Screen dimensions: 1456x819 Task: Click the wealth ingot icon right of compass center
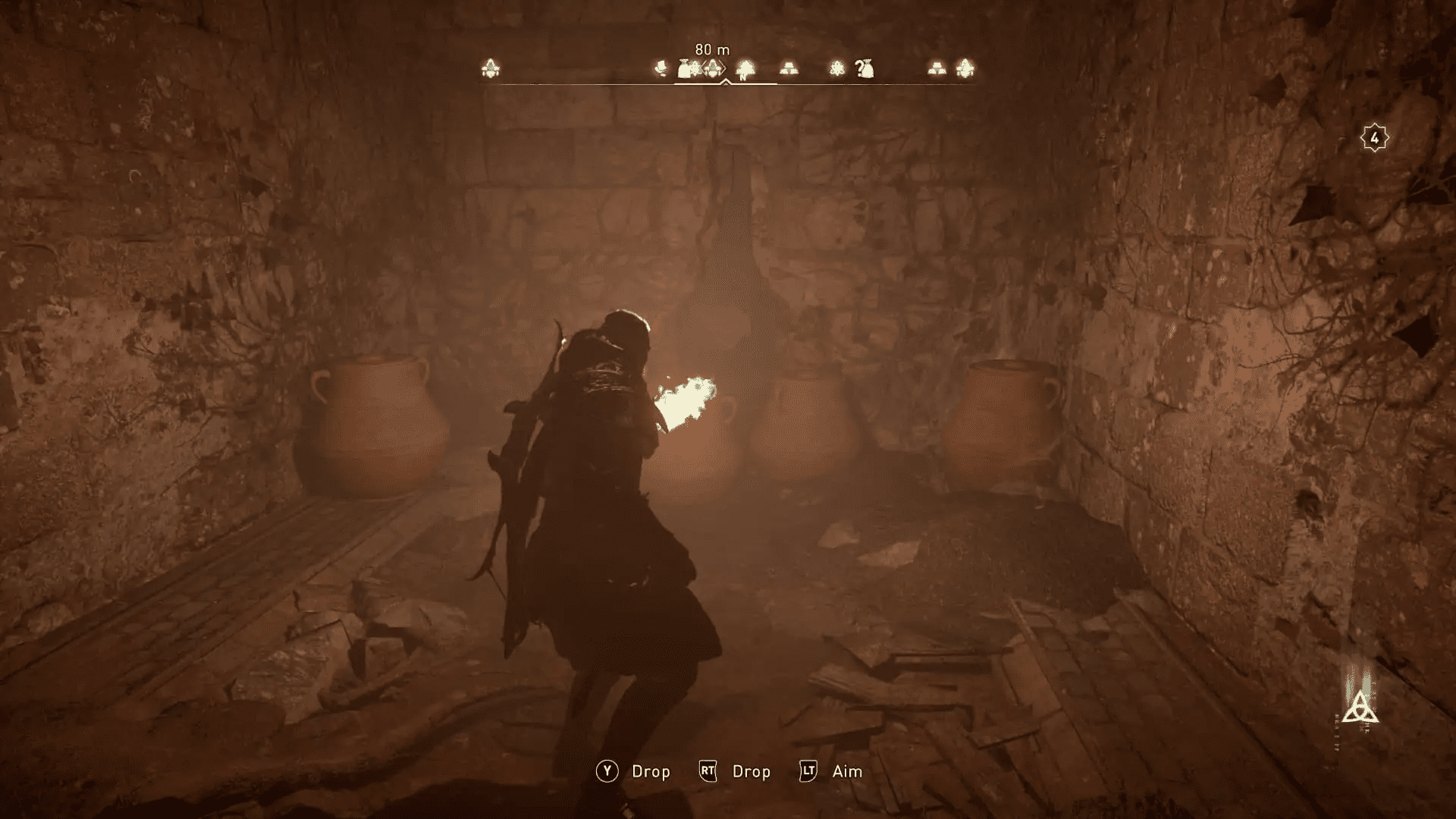[x=789, y=68]
